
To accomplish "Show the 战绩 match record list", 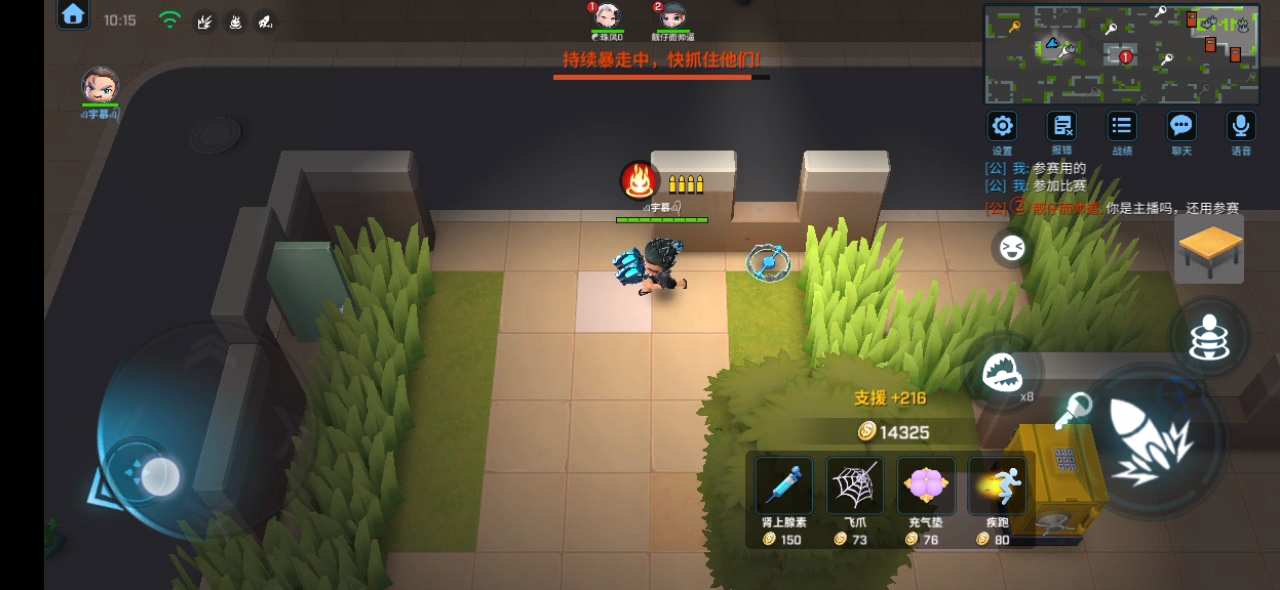I will pos(1122,127).
